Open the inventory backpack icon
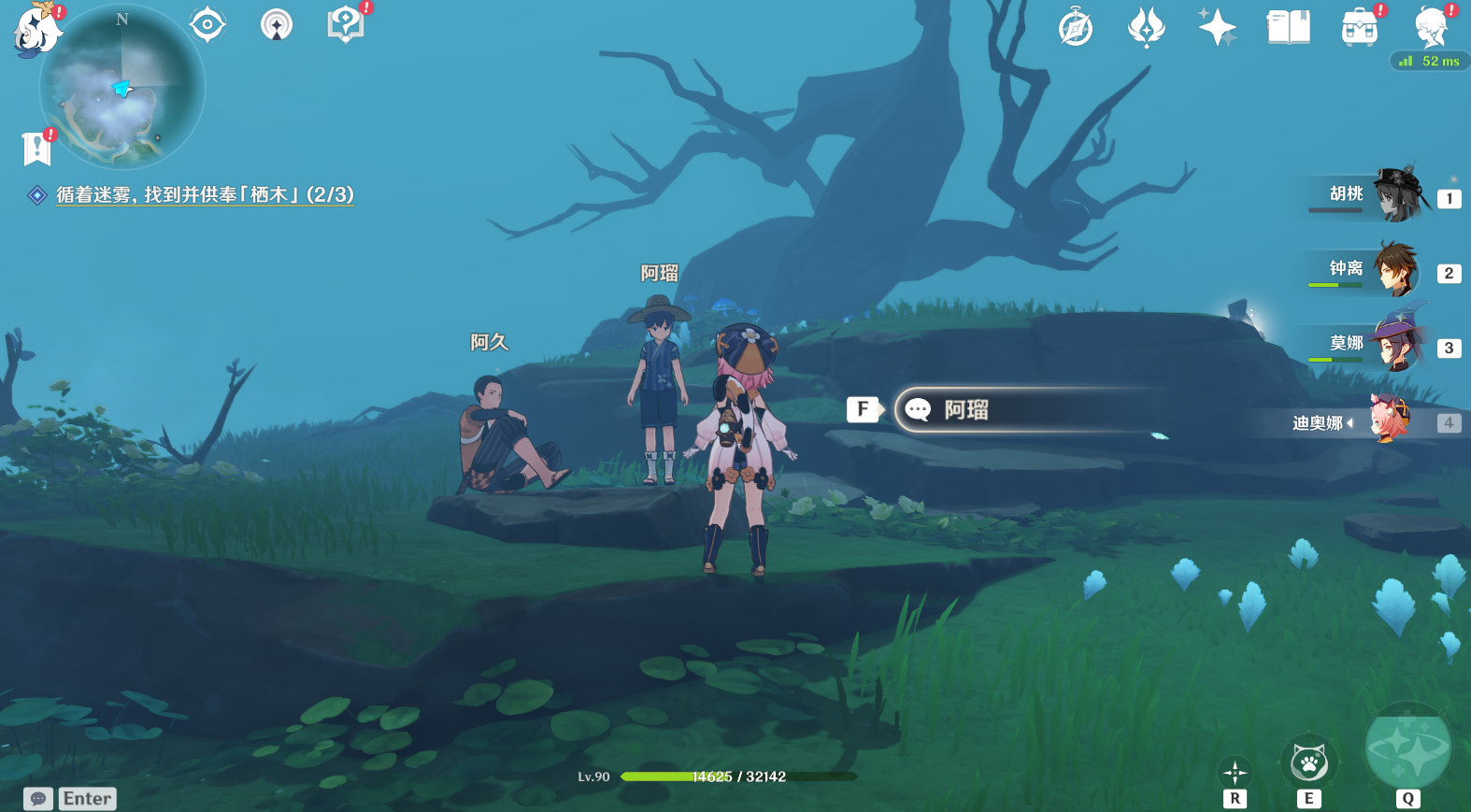Screen dimensions: 1471x812 pos(1359,27)
